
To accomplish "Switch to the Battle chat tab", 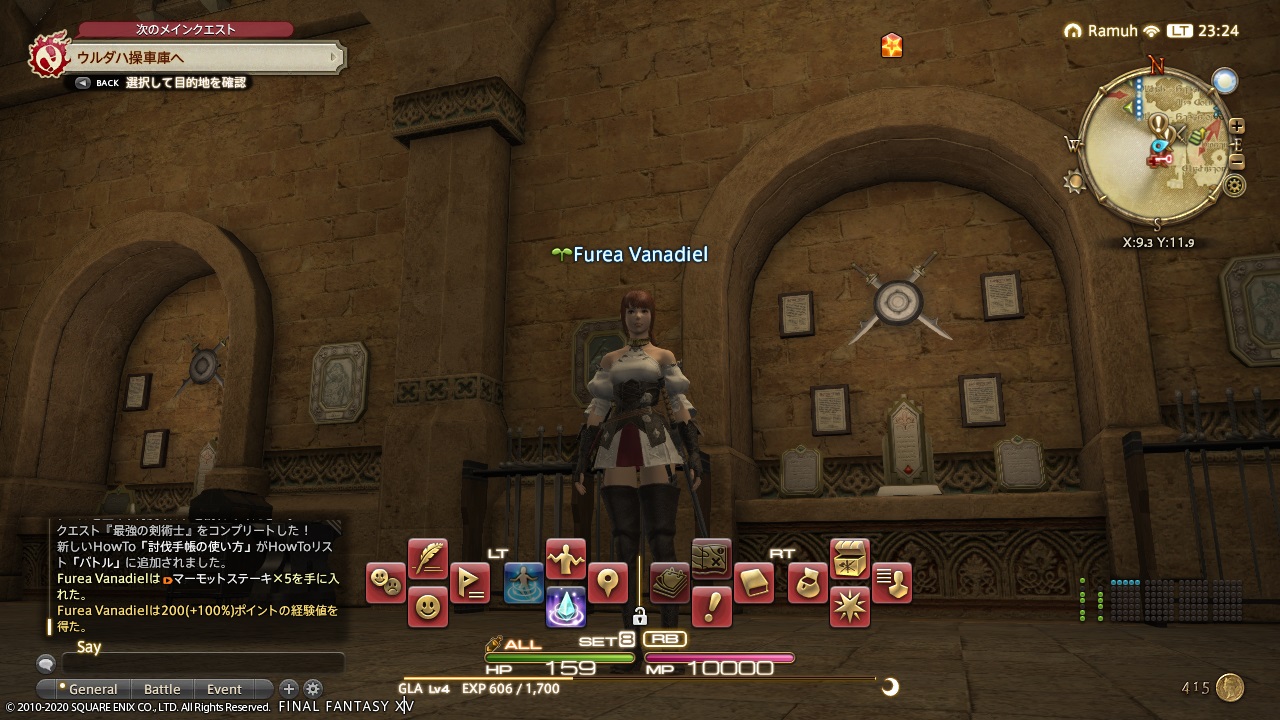I will (x=162, y=689).
